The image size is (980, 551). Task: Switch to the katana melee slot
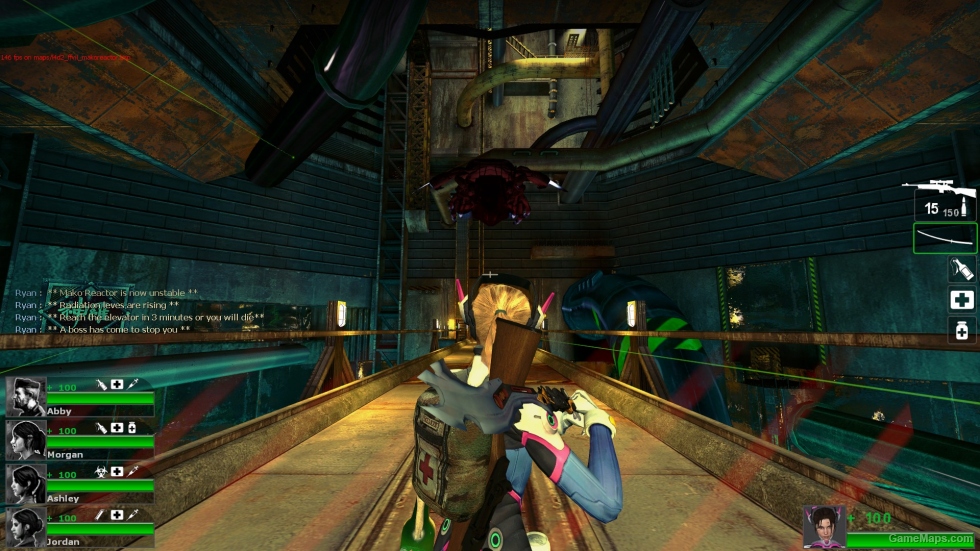coord(944,238)
